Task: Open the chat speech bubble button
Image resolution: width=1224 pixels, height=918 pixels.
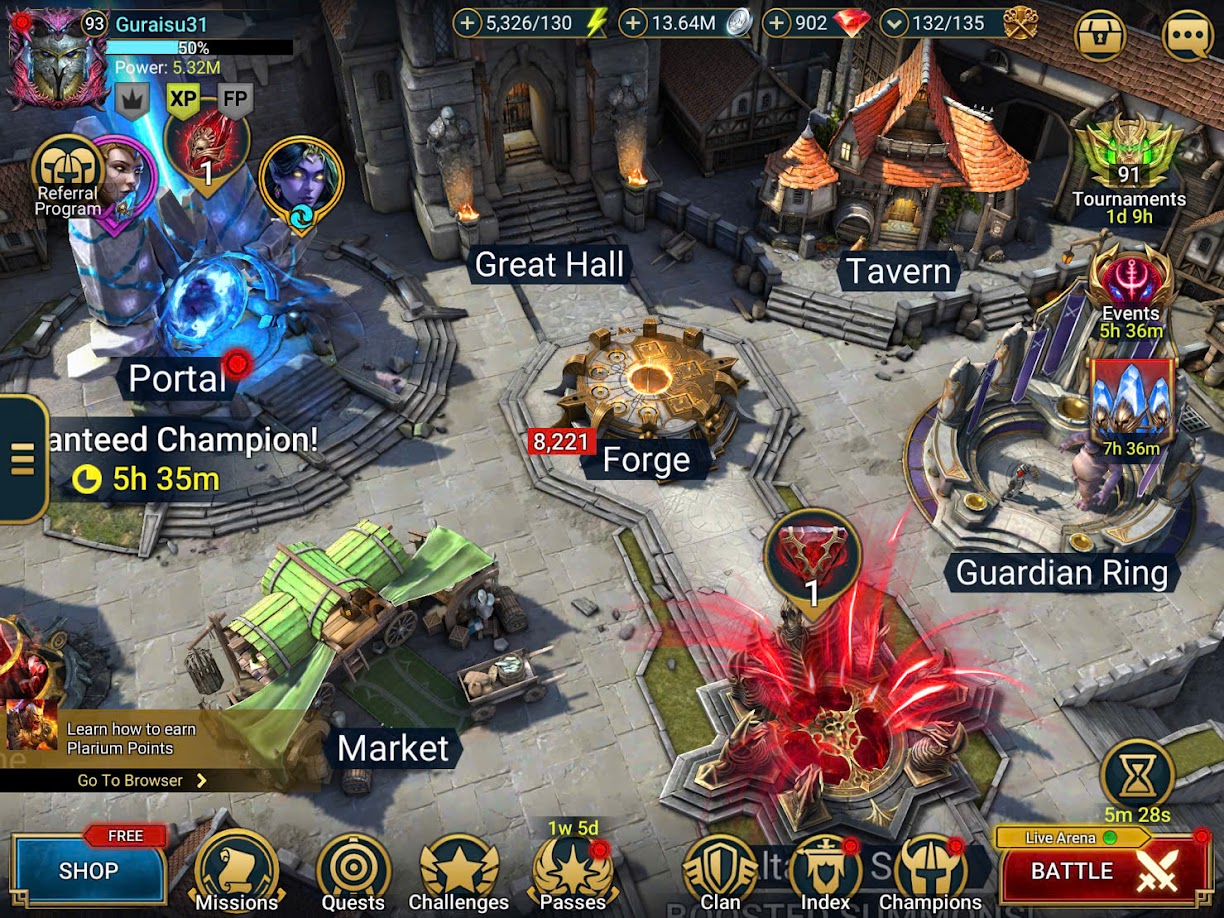Action: click(1187, 37)
